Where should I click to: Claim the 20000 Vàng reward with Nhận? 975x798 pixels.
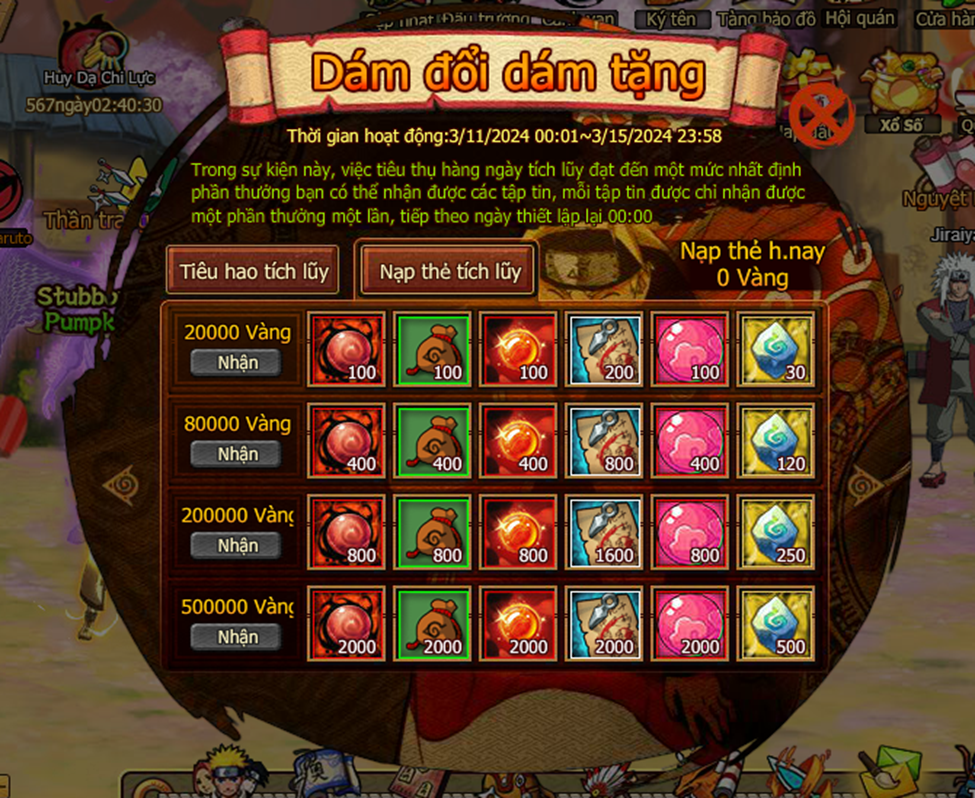[x=238, y=362]
